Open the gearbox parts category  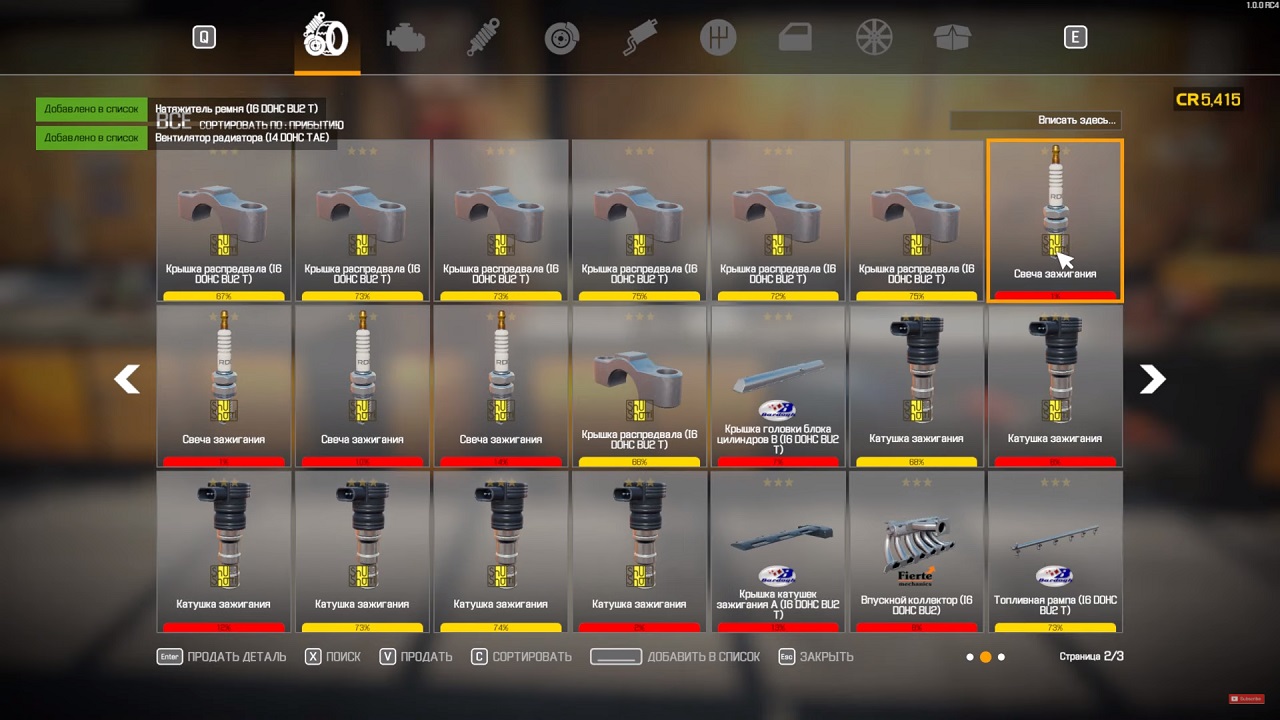717,37
